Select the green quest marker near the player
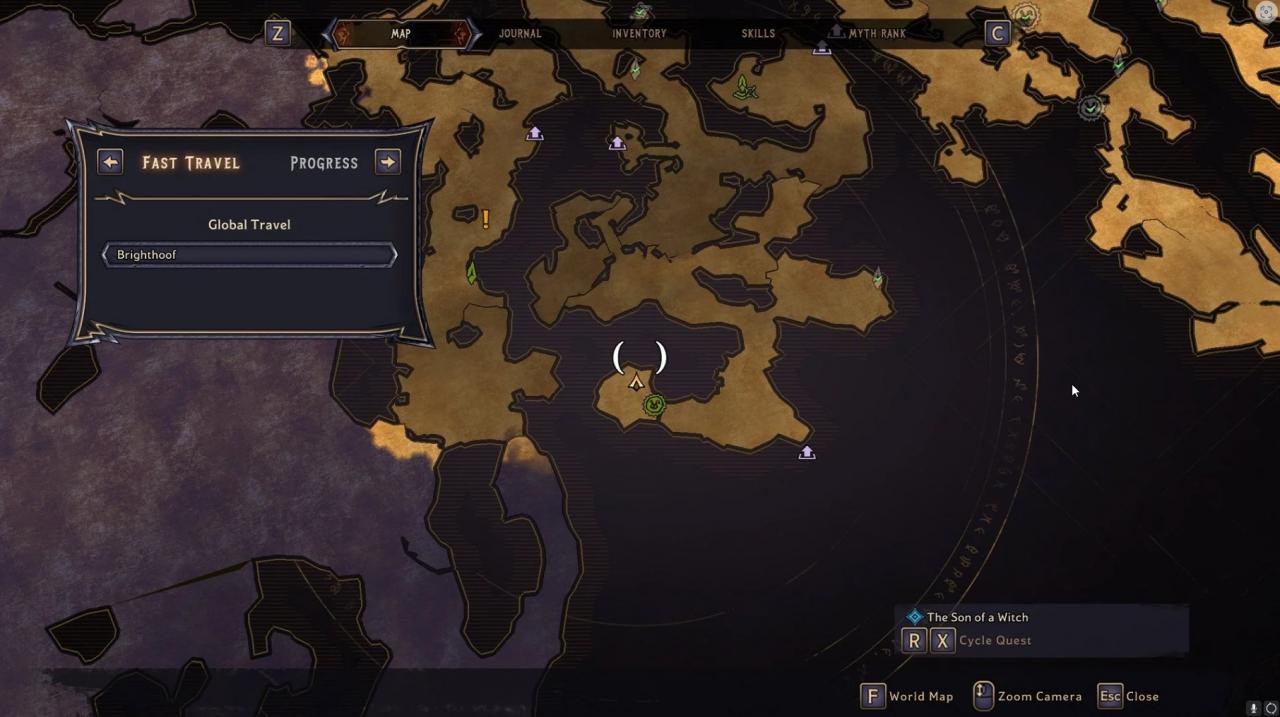Viewport: 1280px width, 717px height. (654, 404)
